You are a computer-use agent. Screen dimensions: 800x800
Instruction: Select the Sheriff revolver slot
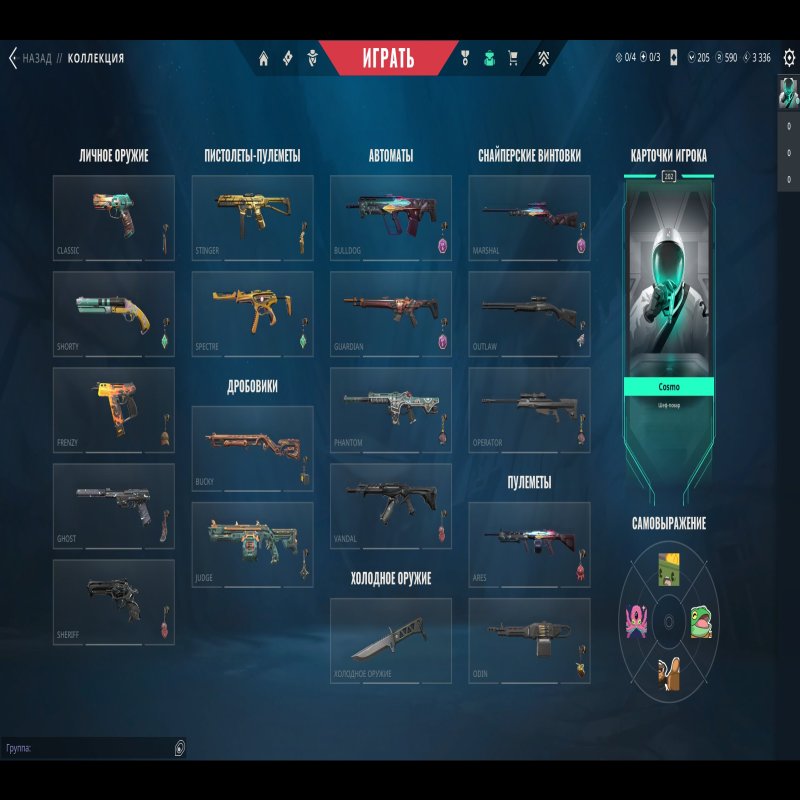(113, 602)
